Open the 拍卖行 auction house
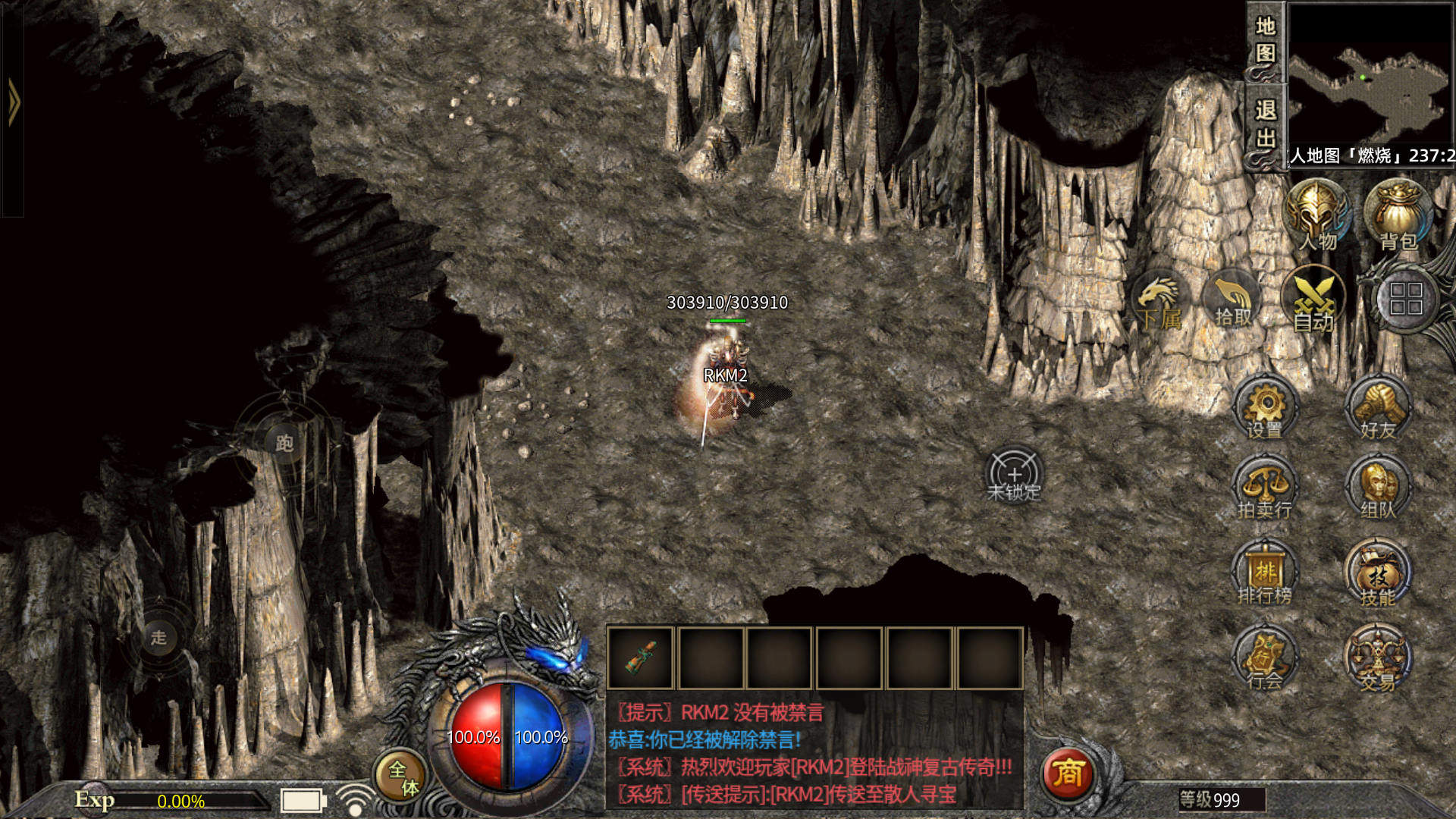Screen dimensions: 1456x819 tap(1265, 489)
